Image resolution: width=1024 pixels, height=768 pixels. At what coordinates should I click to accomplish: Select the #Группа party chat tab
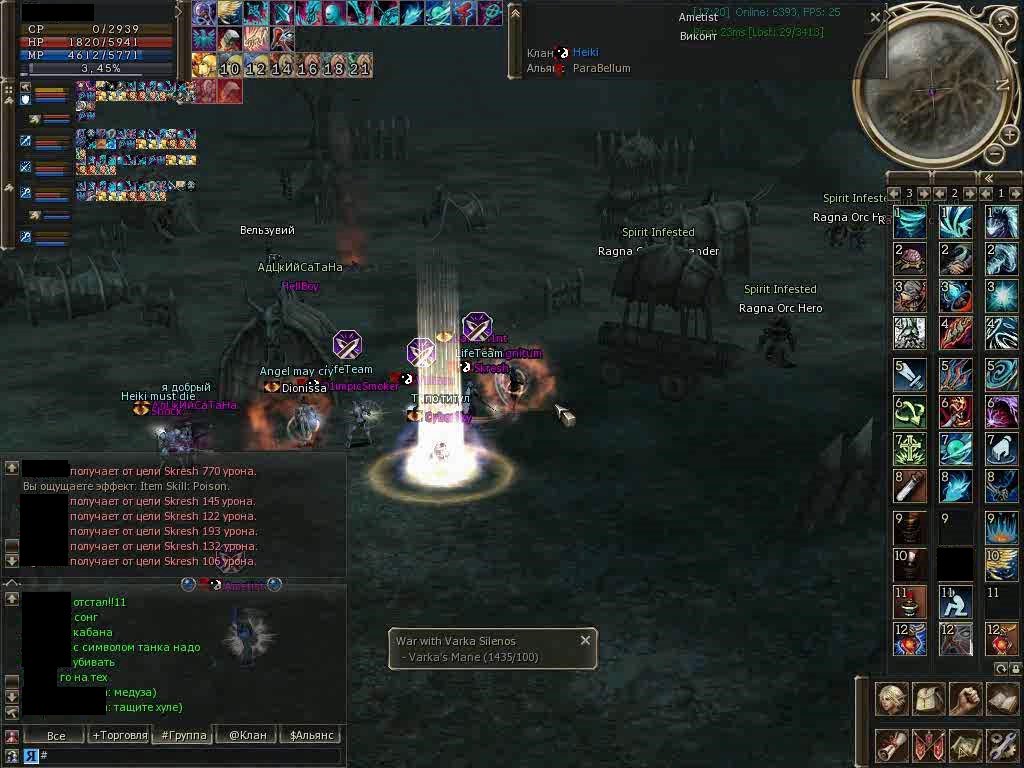(x=184, y=735)
